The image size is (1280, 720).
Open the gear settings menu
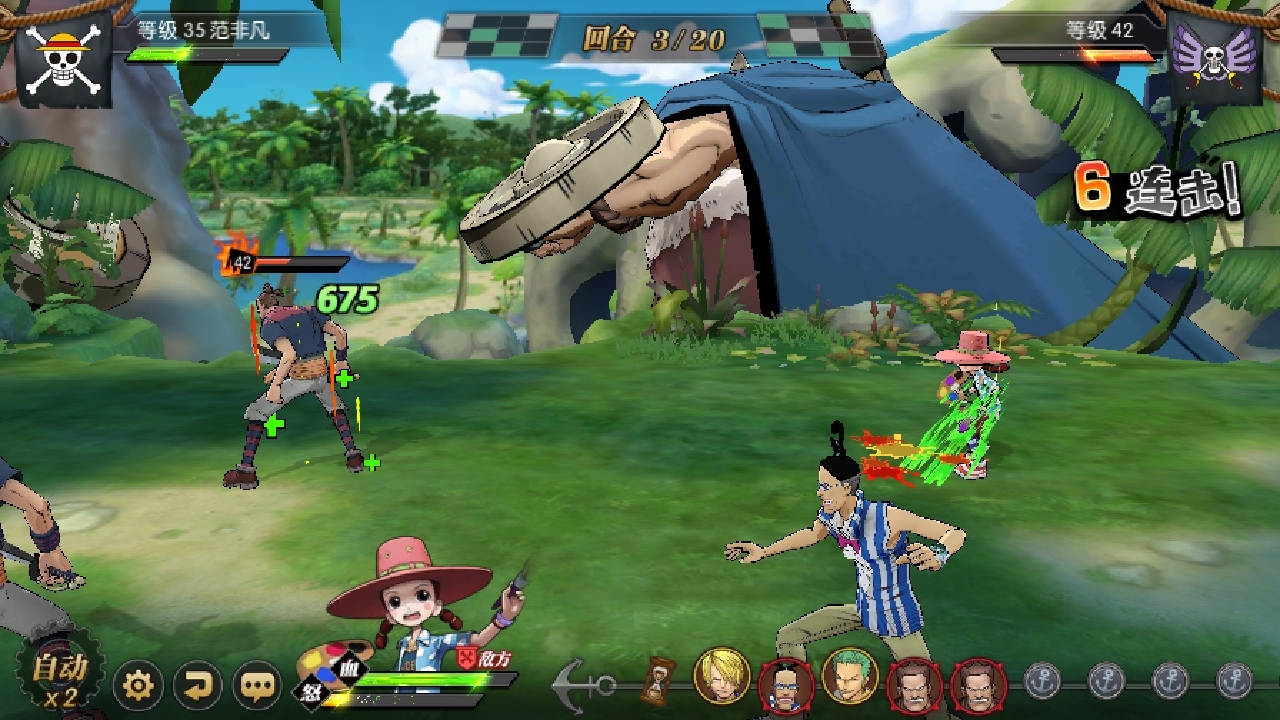(x=138, y=686)
